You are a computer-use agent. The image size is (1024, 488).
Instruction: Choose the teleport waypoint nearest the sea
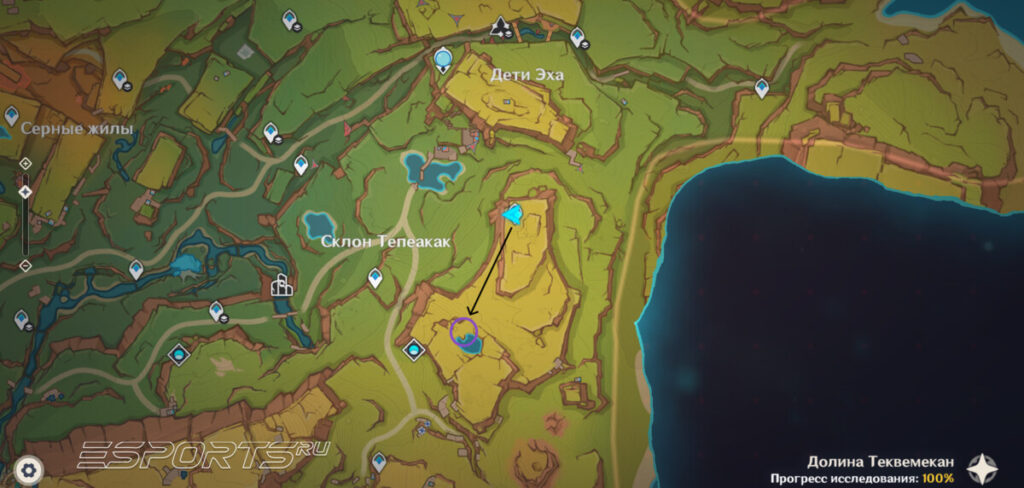pos(762,88)
